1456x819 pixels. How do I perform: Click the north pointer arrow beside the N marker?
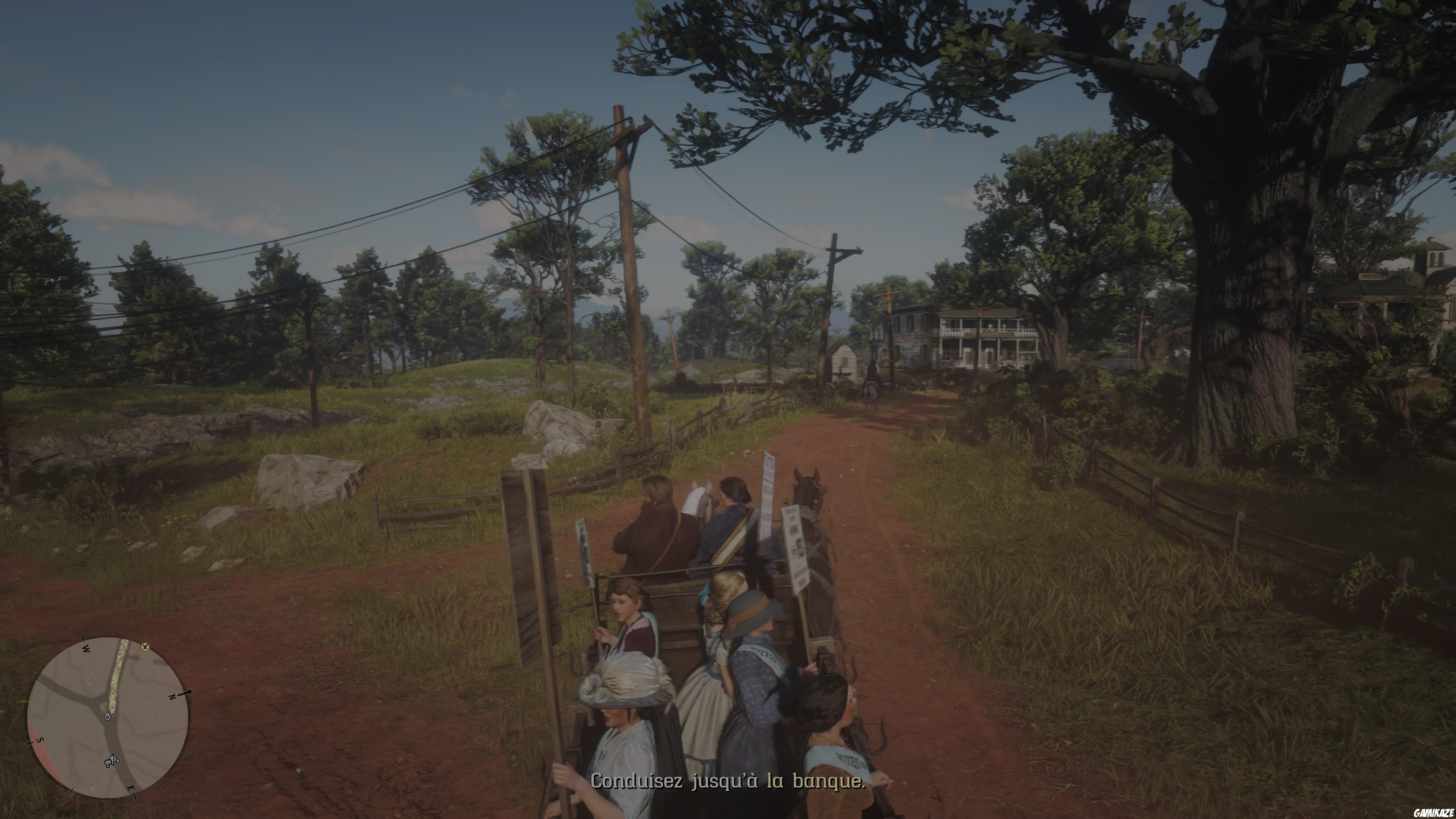[185, 693]
